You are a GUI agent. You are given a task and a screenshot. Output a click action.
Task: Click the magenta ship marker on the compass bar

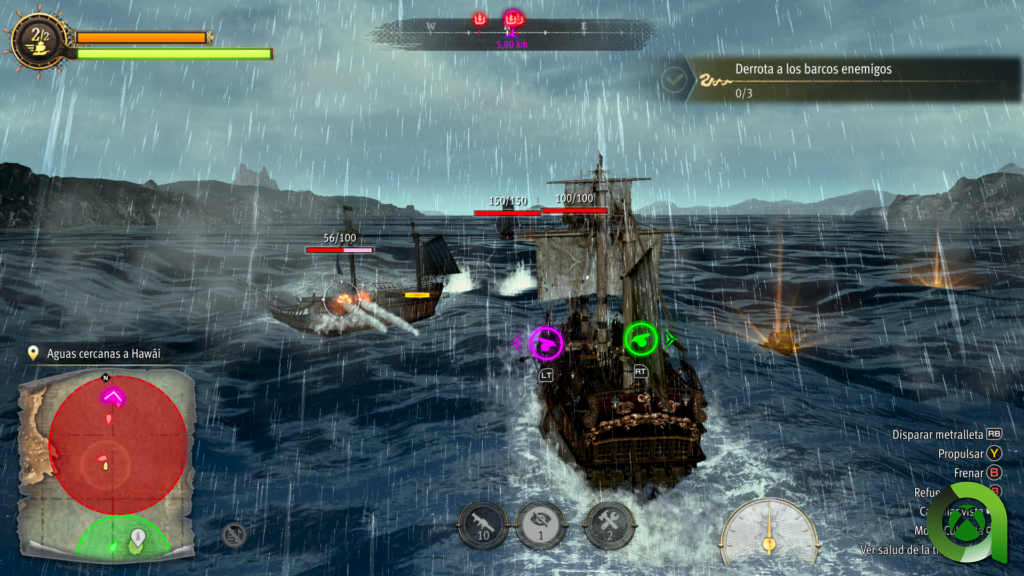pos(513,19)
